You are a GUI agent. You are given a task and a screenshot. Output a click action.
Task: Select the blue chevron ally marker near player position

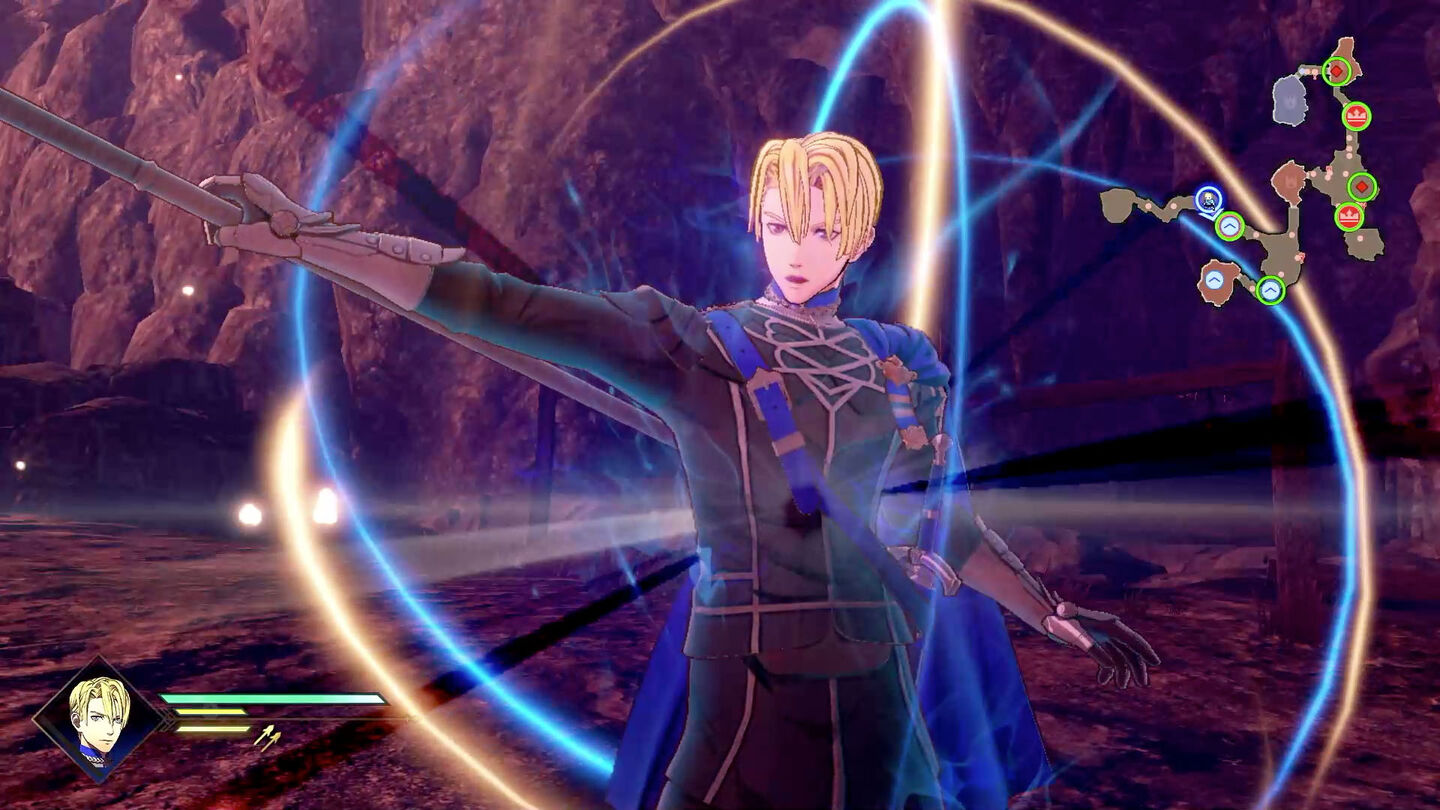pyautogui.click(x=1230, y=226)
